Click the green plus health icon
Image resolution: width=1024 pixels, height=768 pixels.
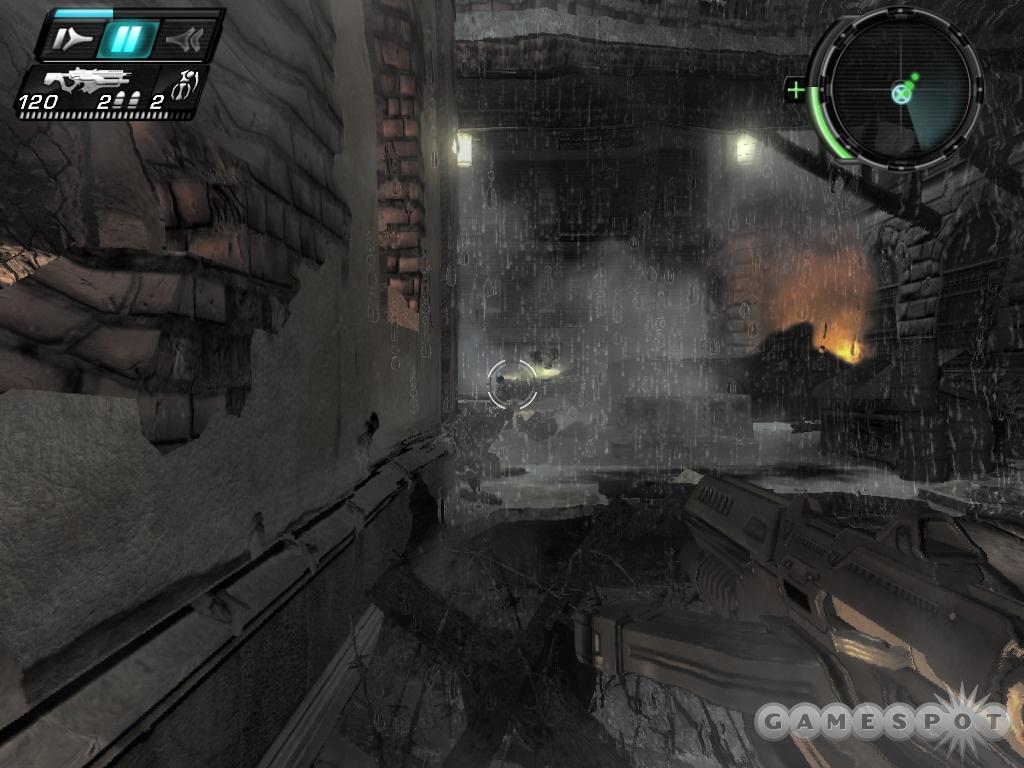tap(796, 91)
